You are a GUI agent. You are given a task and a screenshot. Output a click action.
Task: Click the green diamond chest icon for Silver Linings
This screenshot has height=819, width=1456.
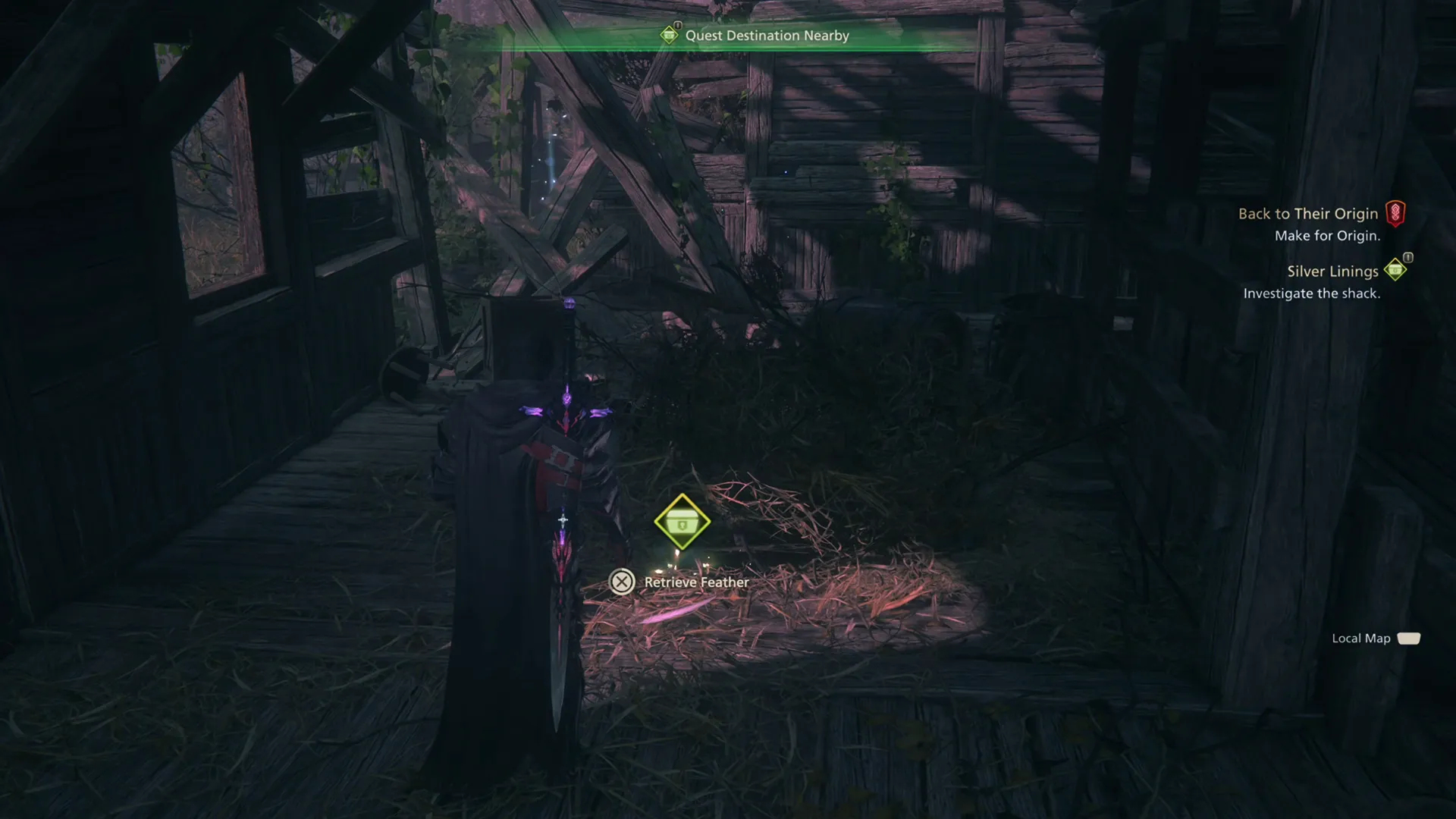tap(1395, 271)
